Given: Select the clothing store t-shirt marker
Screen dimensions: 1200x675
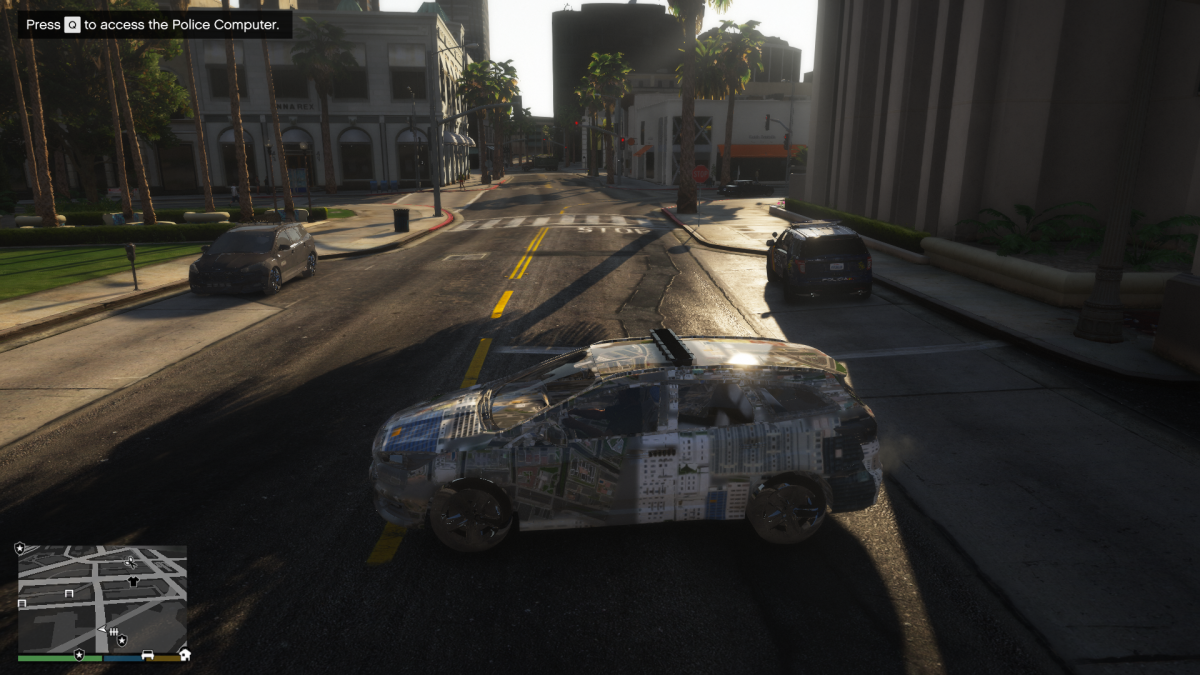Looking at the screenshot, I should click(x=133, y=580).
